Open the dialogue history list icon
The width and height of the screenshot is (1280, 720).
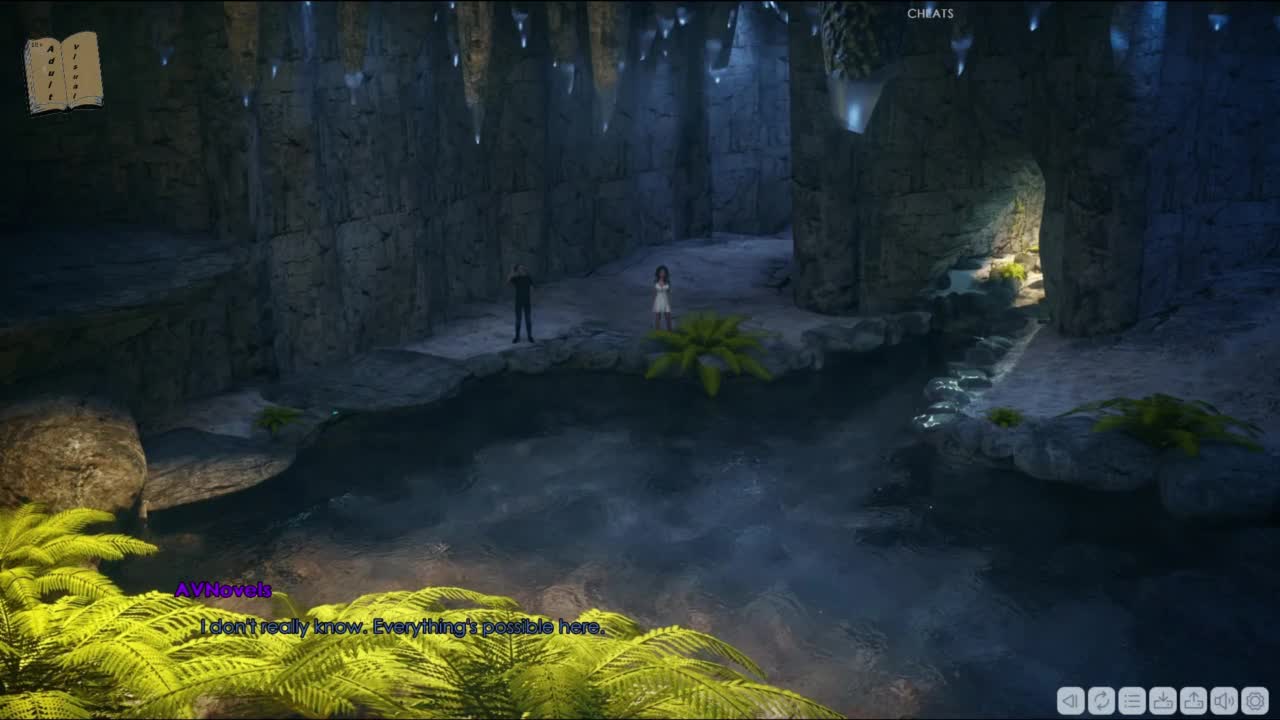tap(1132, 700)
